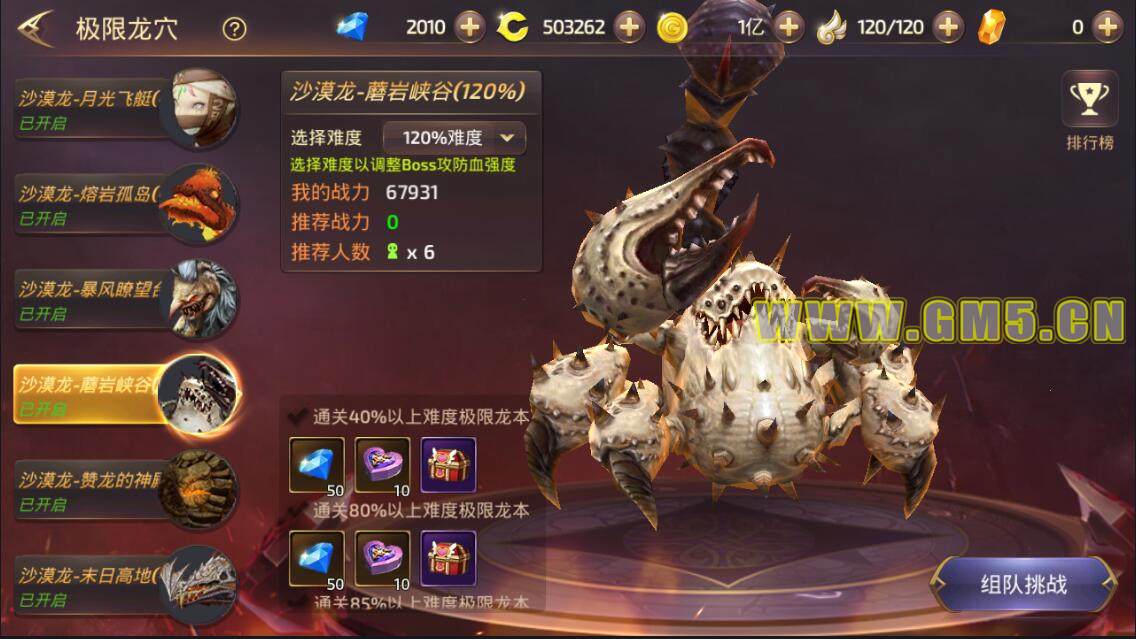1136x639 pixels.
Task: Refill wing stamina 120/120 with plus button
Action: [x=948, y=27]
